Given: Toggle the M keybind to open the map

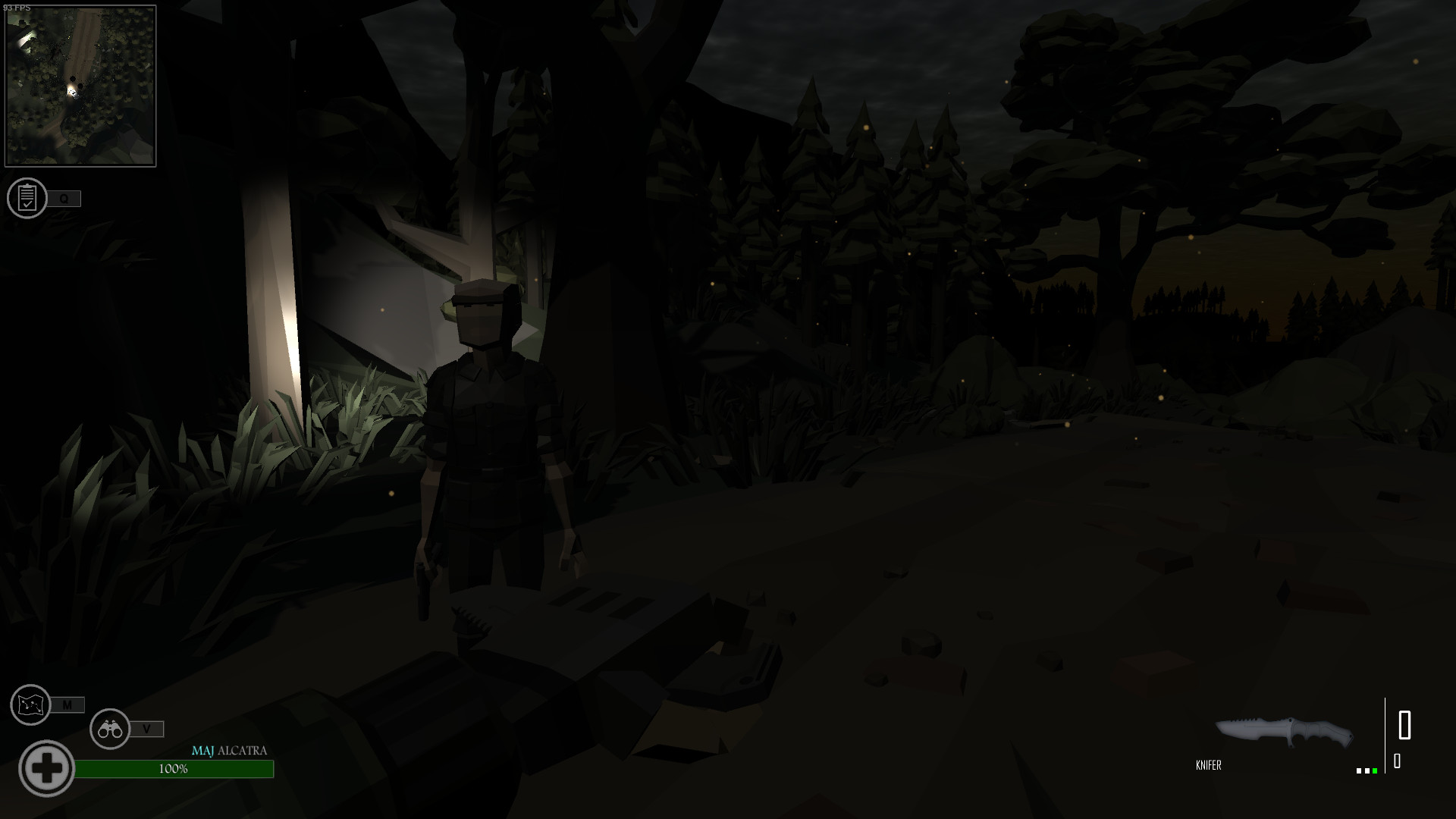Looking at the screenshot, I should 69,705.
